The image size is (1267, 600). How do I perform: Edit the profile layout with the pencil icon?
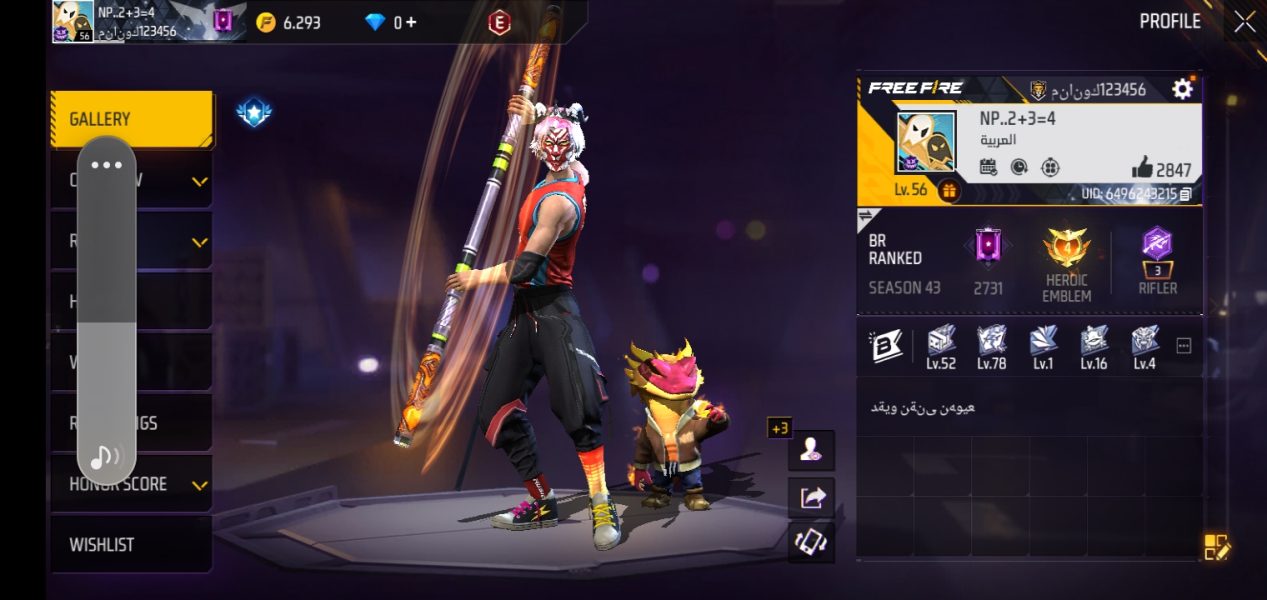1216,546
